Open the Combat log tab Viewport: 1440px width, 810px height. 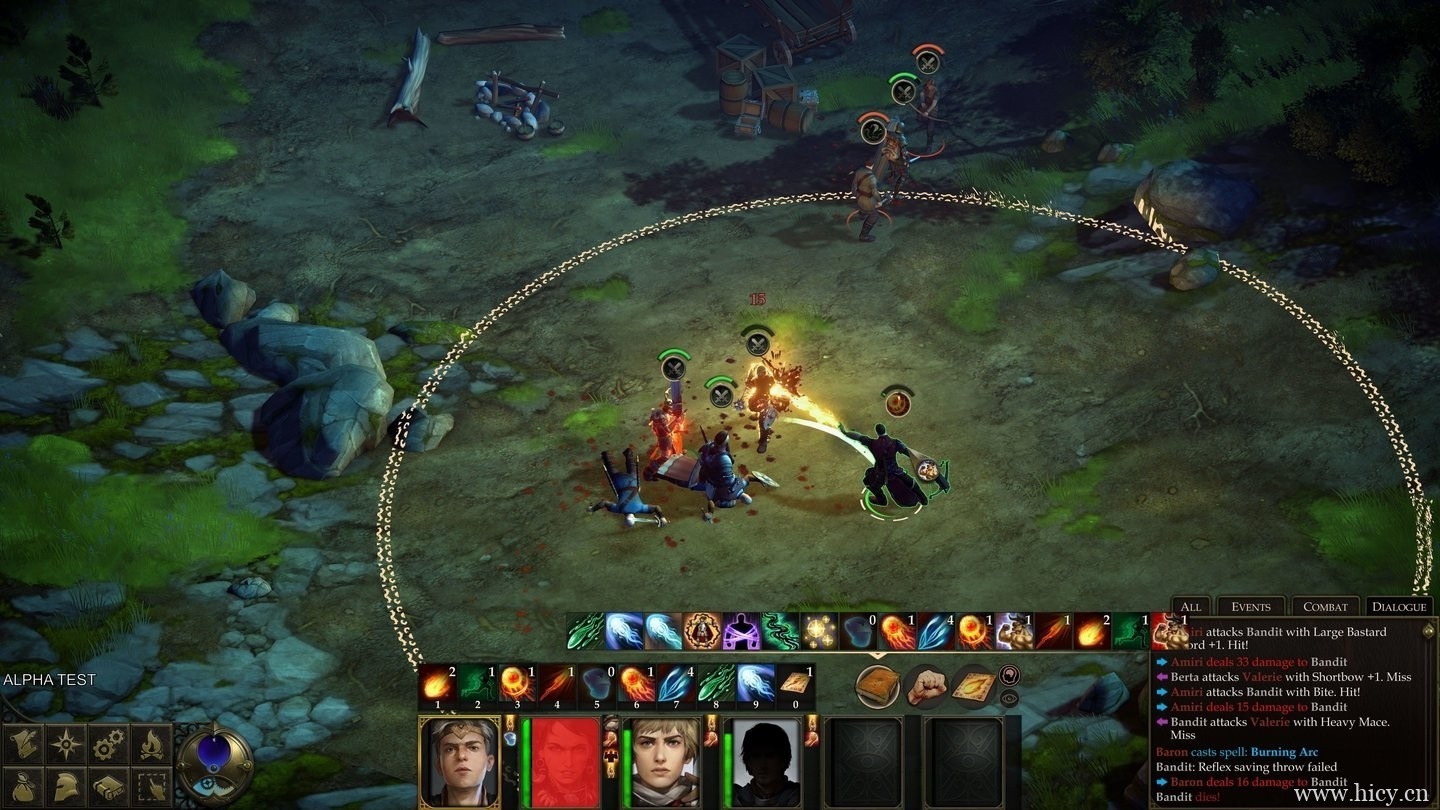pyautogui.click(x=1325, y=606)
